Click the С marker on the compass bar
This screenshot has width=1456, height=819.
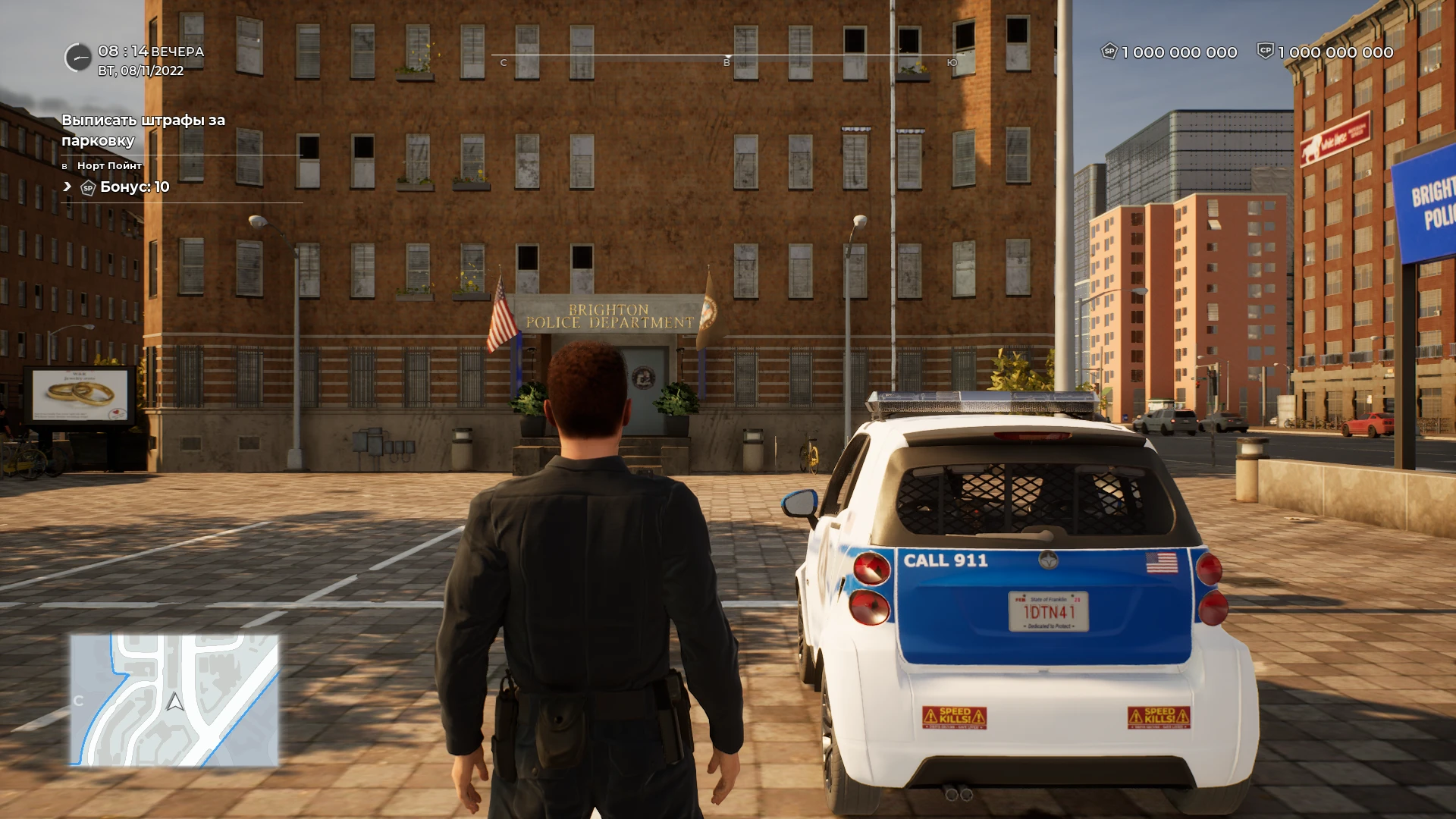coord(503,61)
